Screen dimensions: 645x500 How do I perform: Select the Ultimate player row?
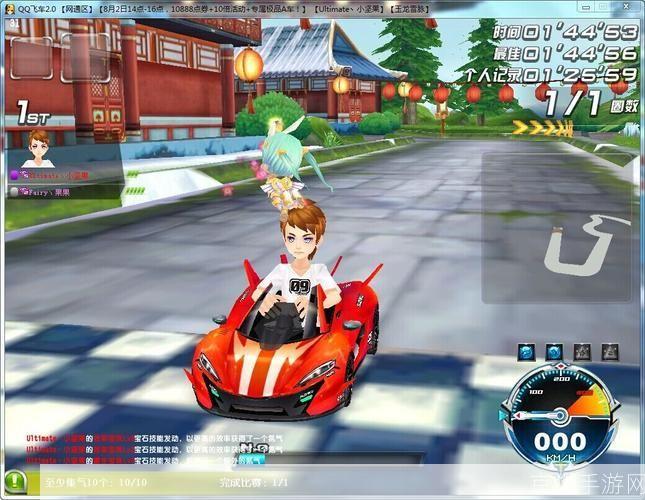click(48, 175)
